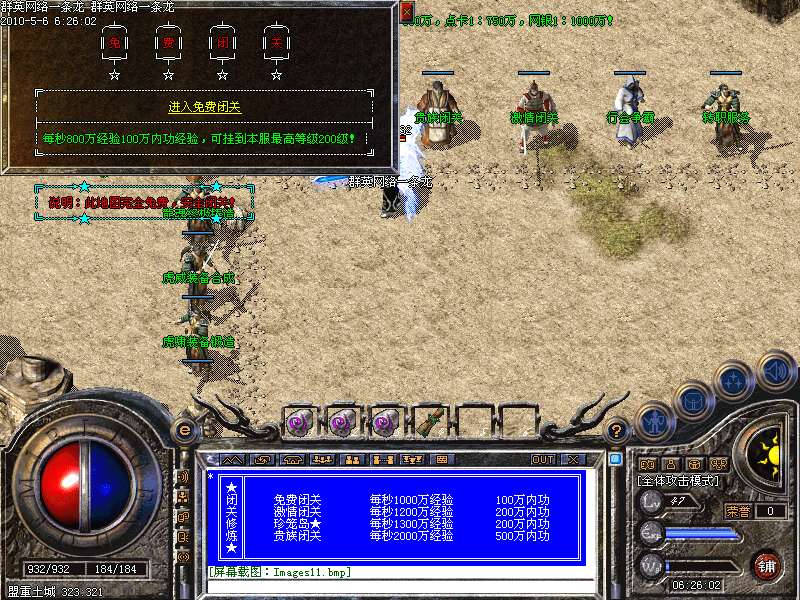Open the shop with the red 铺 button
The width and height of the screenshot is (800, 600).
[767, 565]
